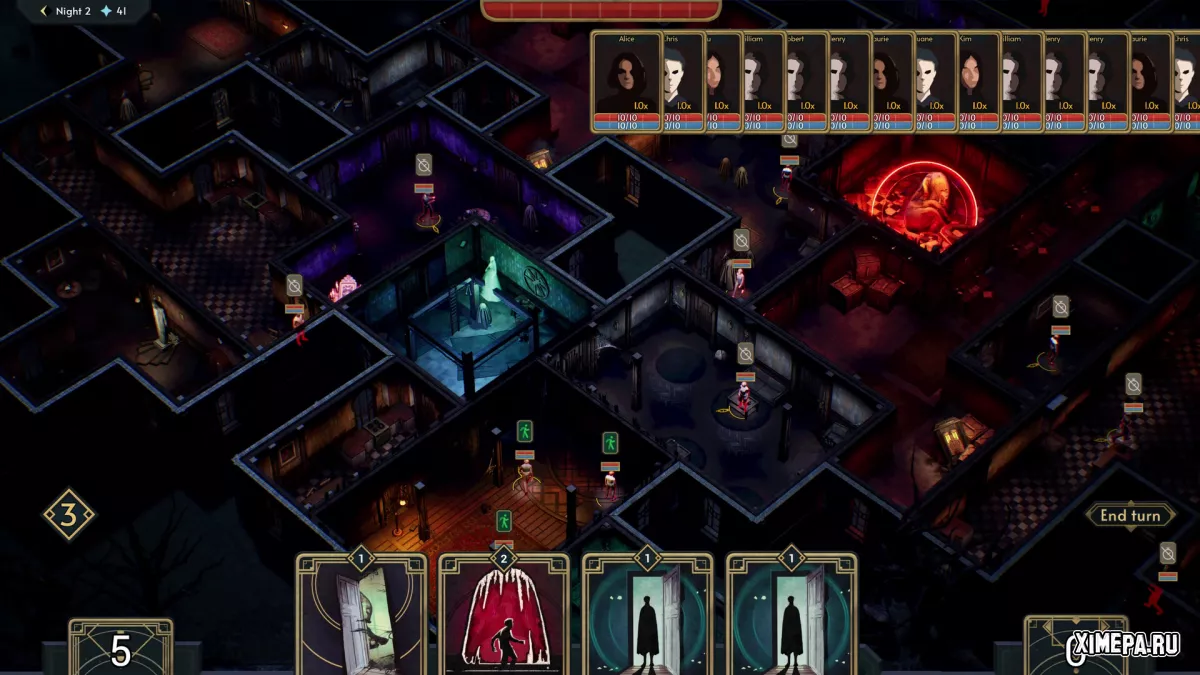Click the back arrow beside Night 2

coord(44,11)
